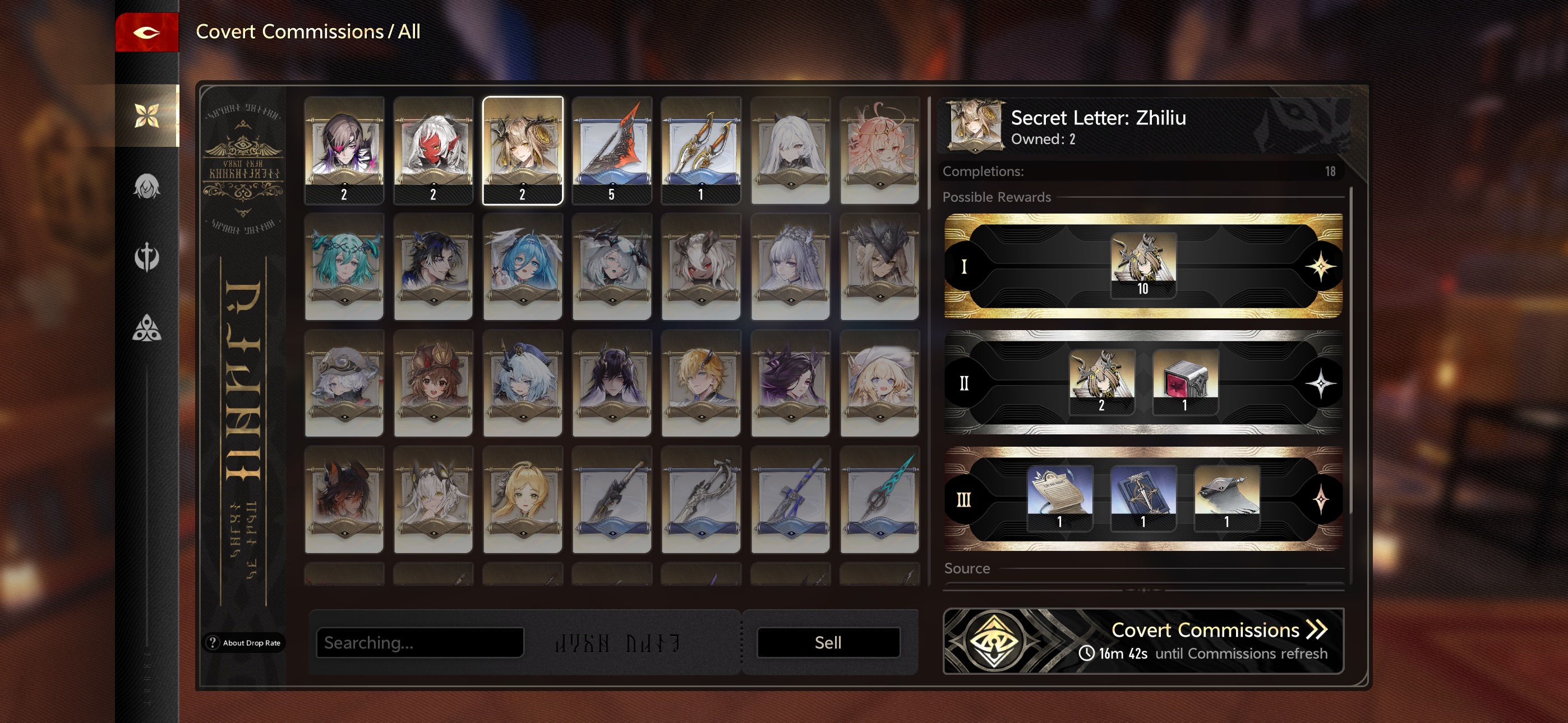The image size is (1568, 723).
Task: Select the red-masked white-haired letter card
Action: tap(433, 150)
